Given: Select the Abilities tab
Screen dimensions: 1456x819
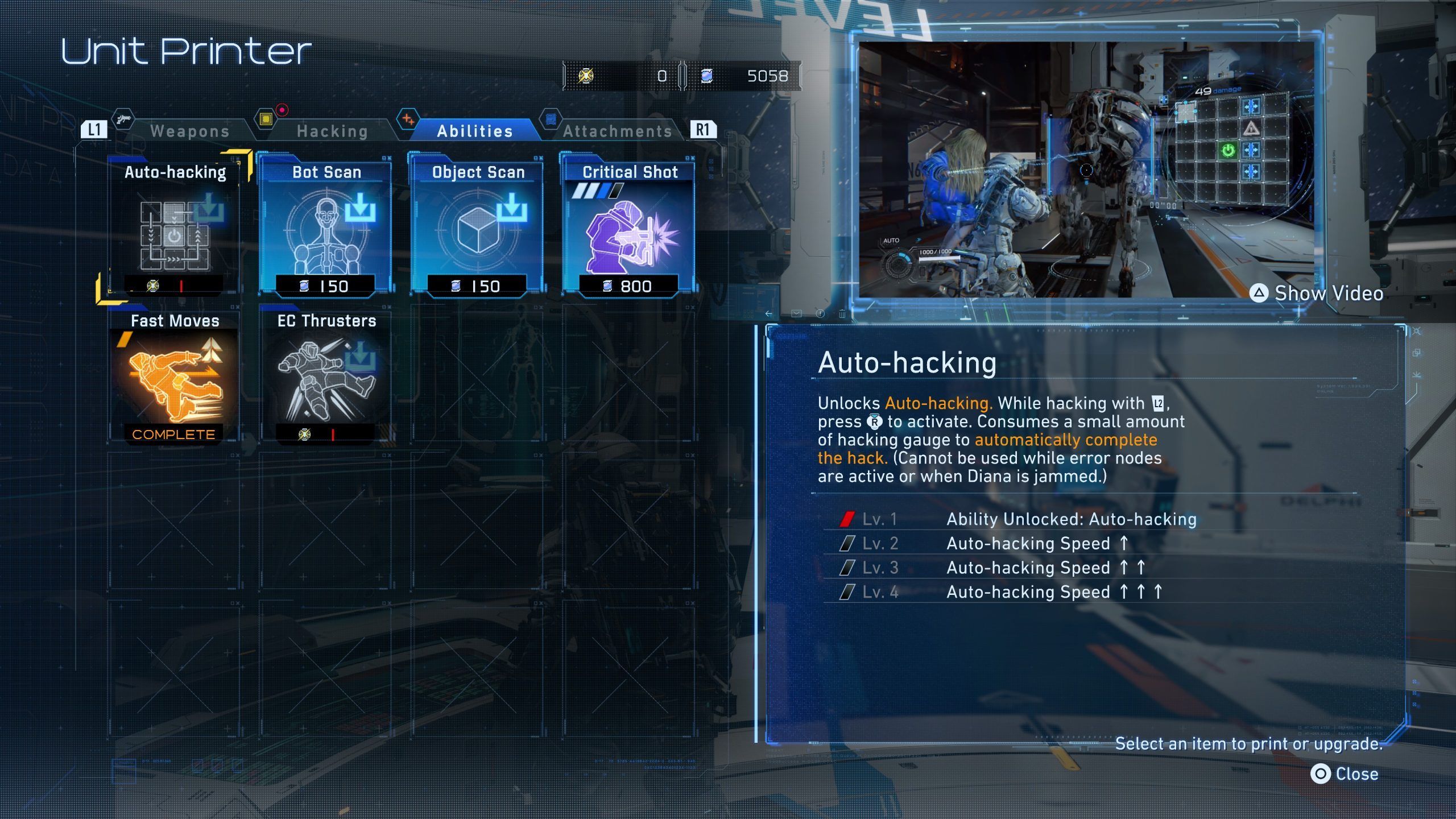Looking at the screenshot, I should click(475, 131).
